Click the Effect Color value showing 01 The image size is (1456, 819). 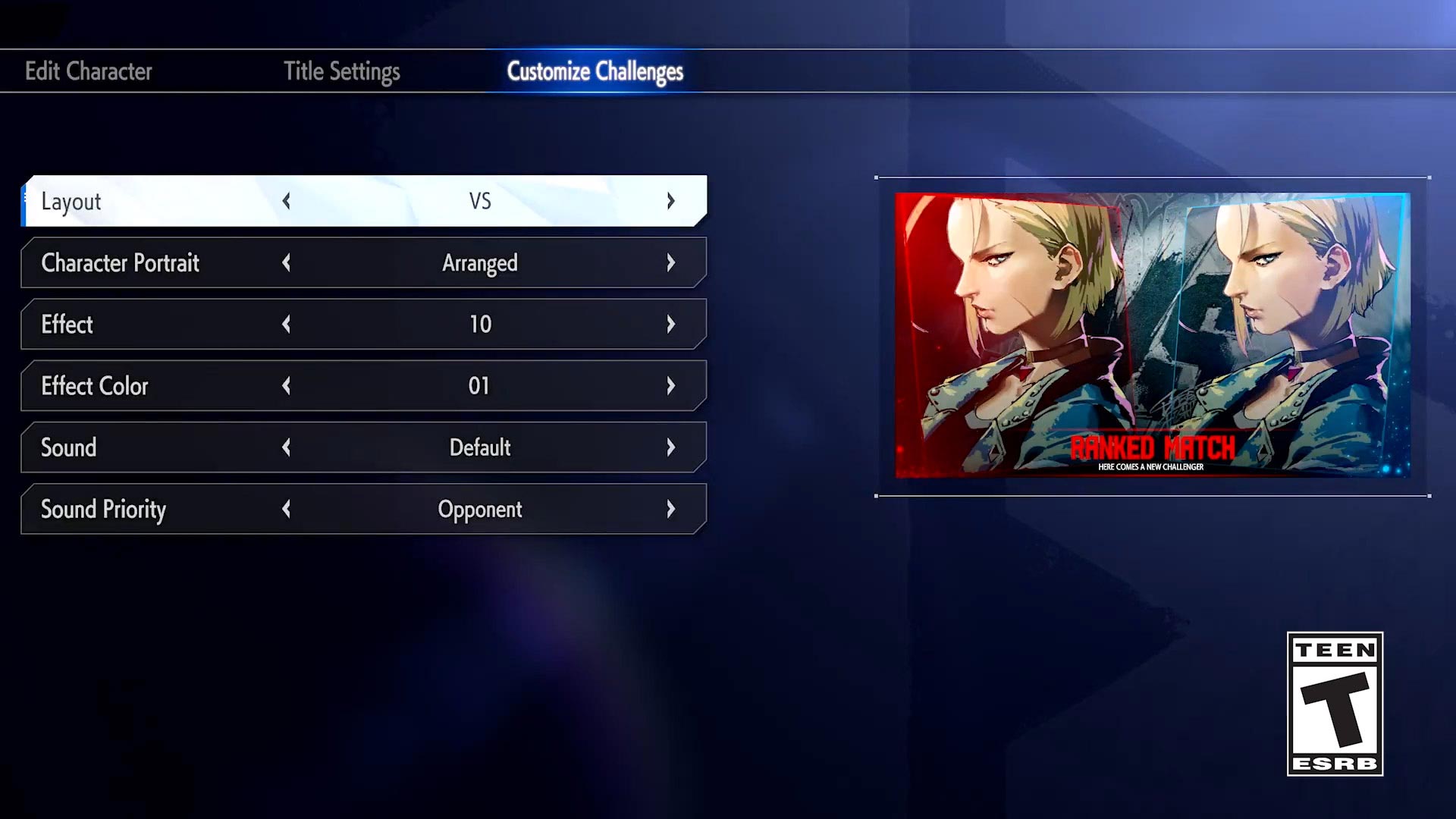[x=480, y=386]
